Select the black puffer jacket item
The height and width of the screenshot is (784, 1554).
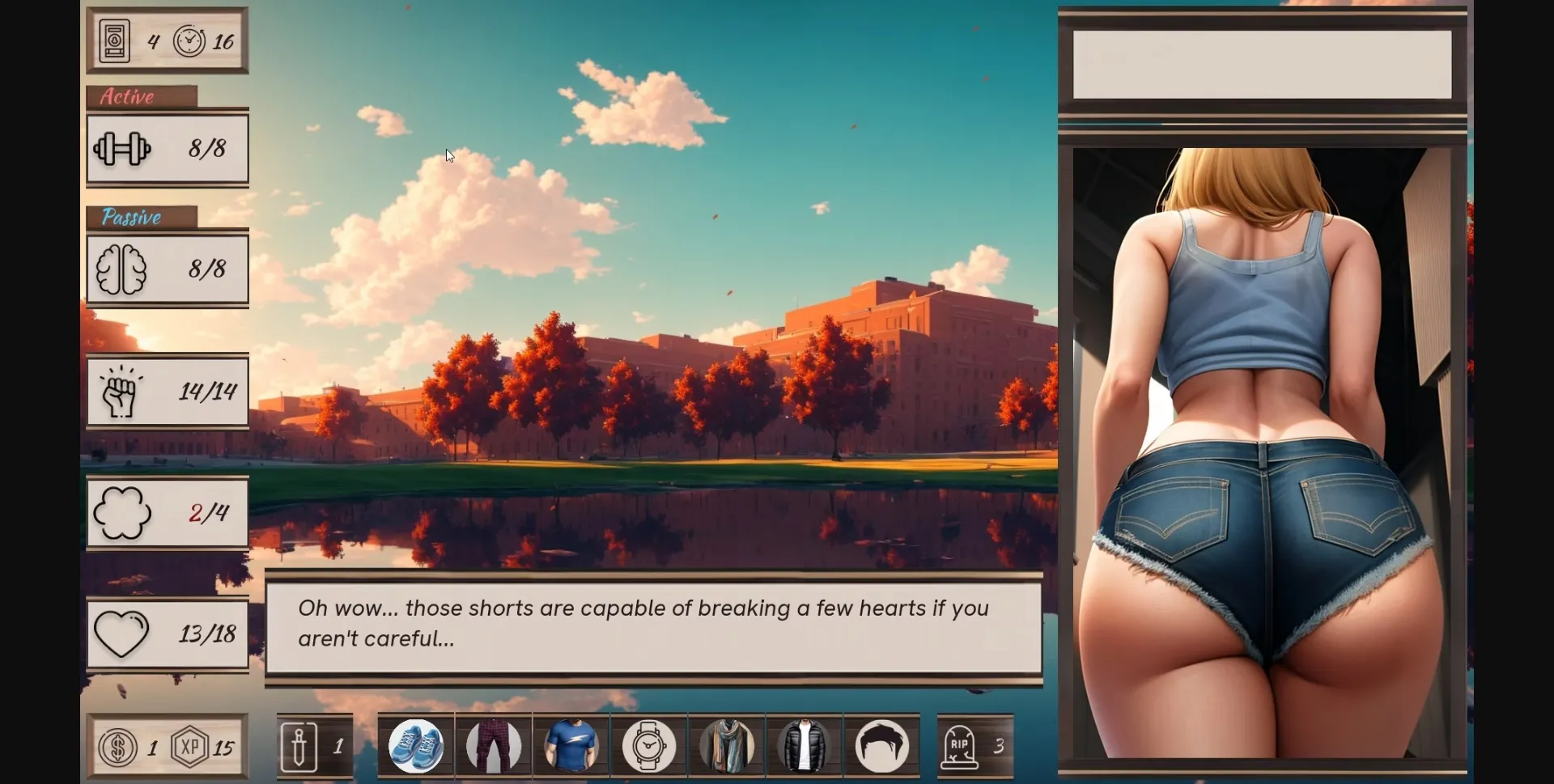coord(803,745)
